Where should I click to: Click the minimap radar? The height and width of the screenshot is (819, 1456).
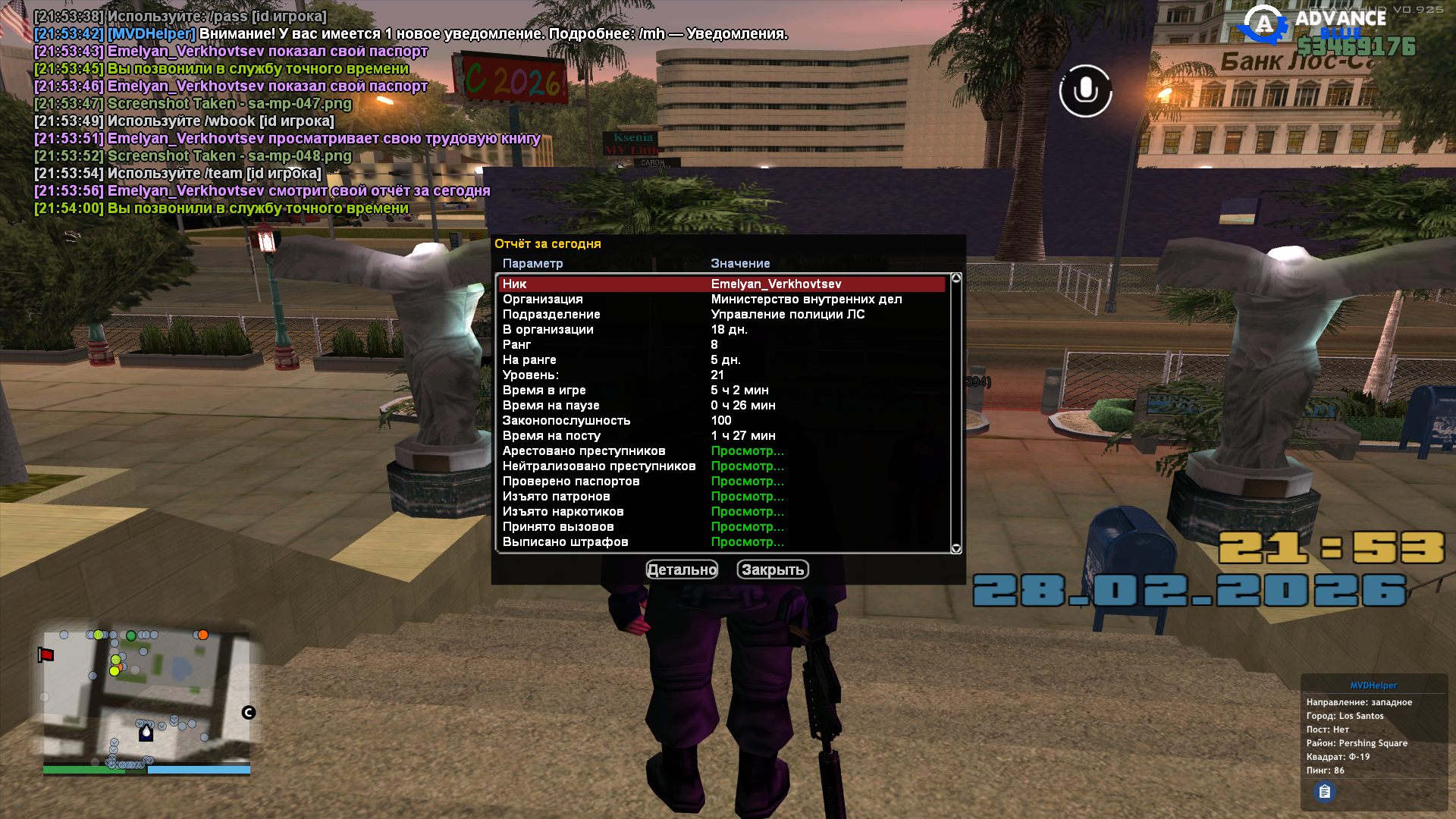click(146, 698)
